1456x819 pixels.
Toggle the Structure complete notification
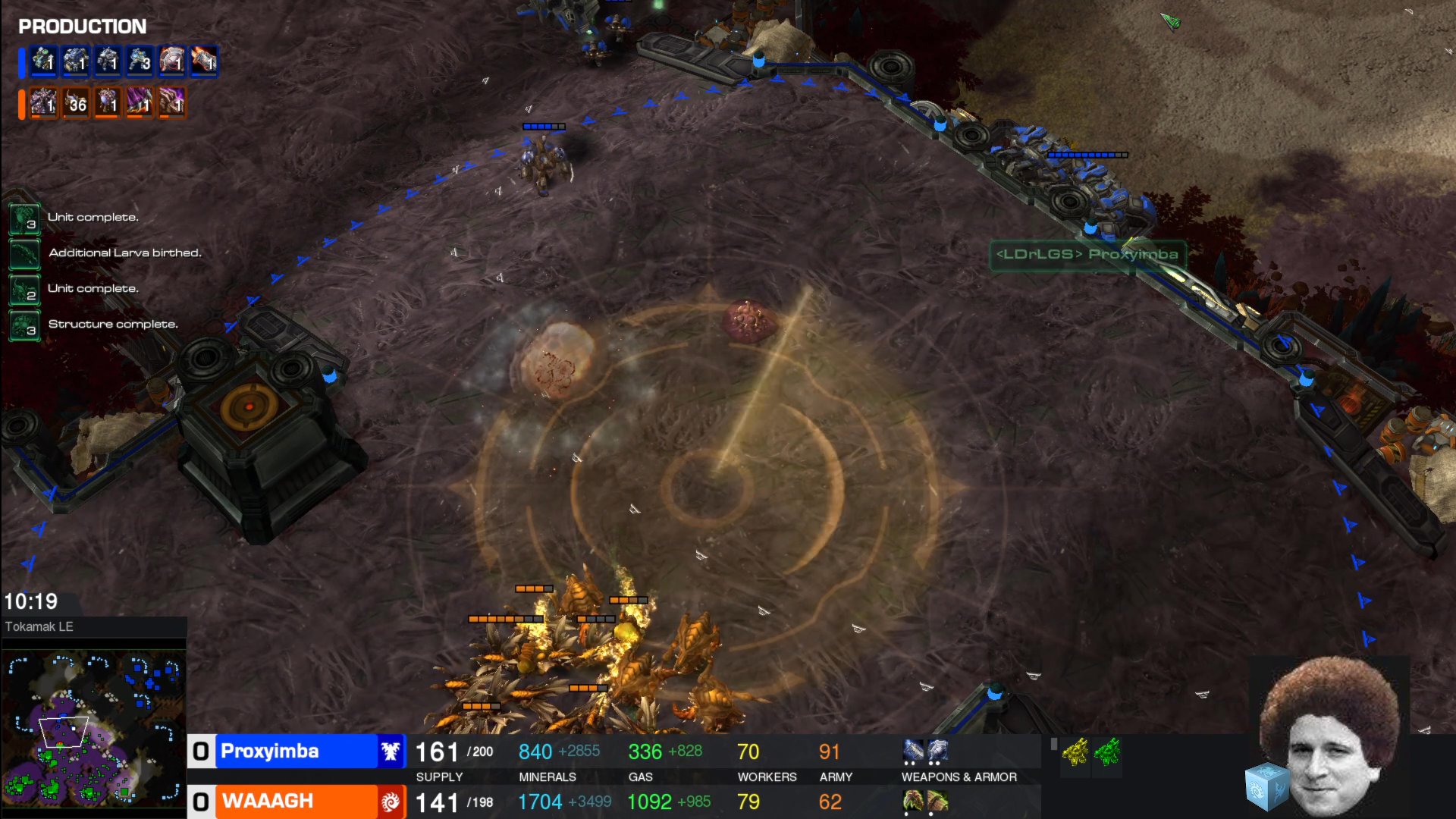[x=25, y=323]
